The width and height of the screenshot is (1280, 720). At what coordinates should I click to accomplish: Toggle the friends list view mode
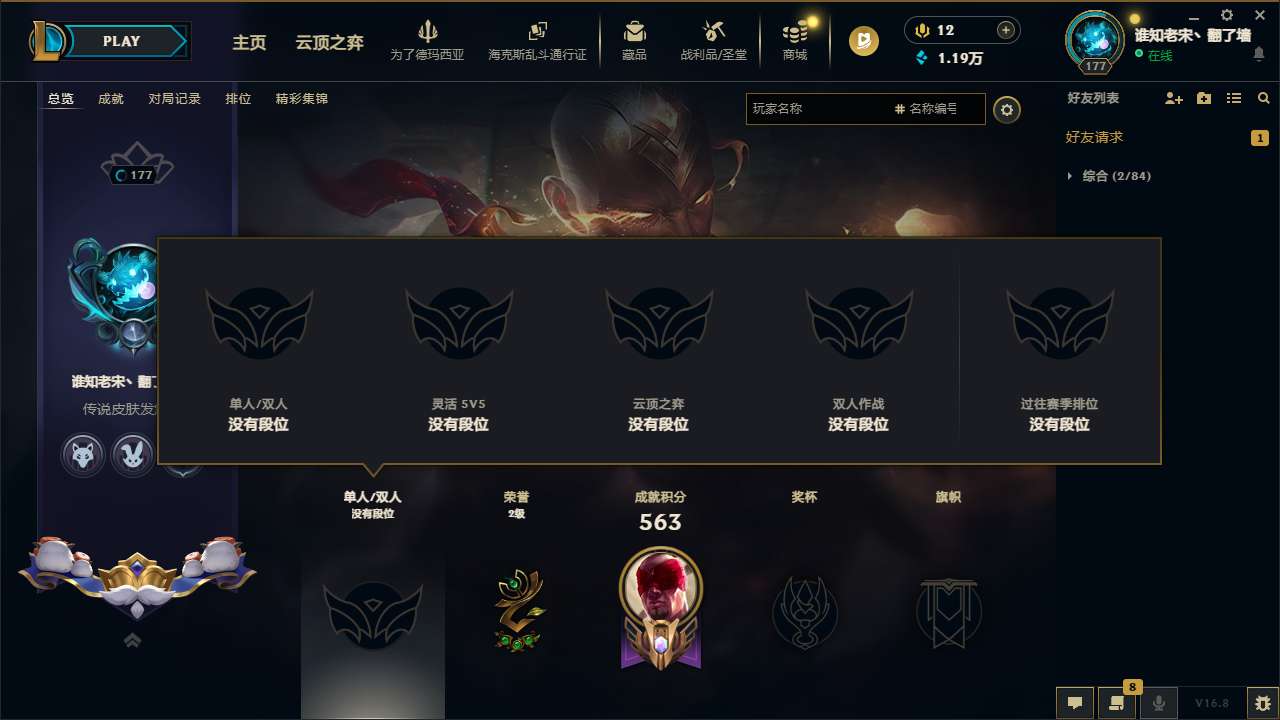1235,98
